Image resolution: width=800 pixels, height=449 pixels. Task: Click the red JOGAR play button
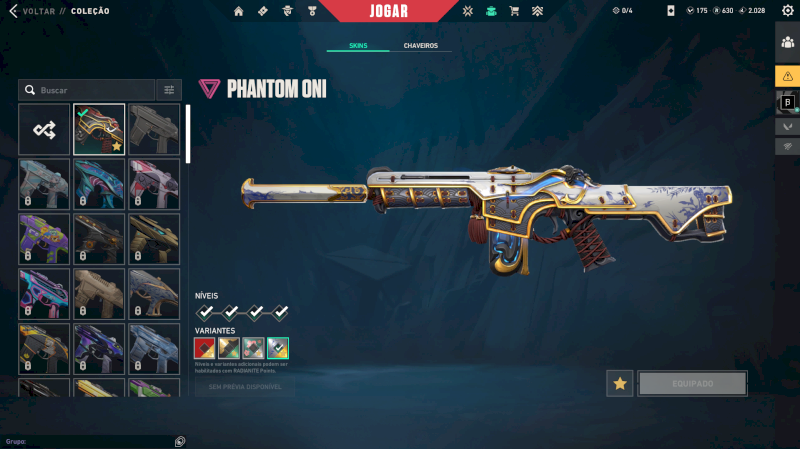click(x=387, y=11)
